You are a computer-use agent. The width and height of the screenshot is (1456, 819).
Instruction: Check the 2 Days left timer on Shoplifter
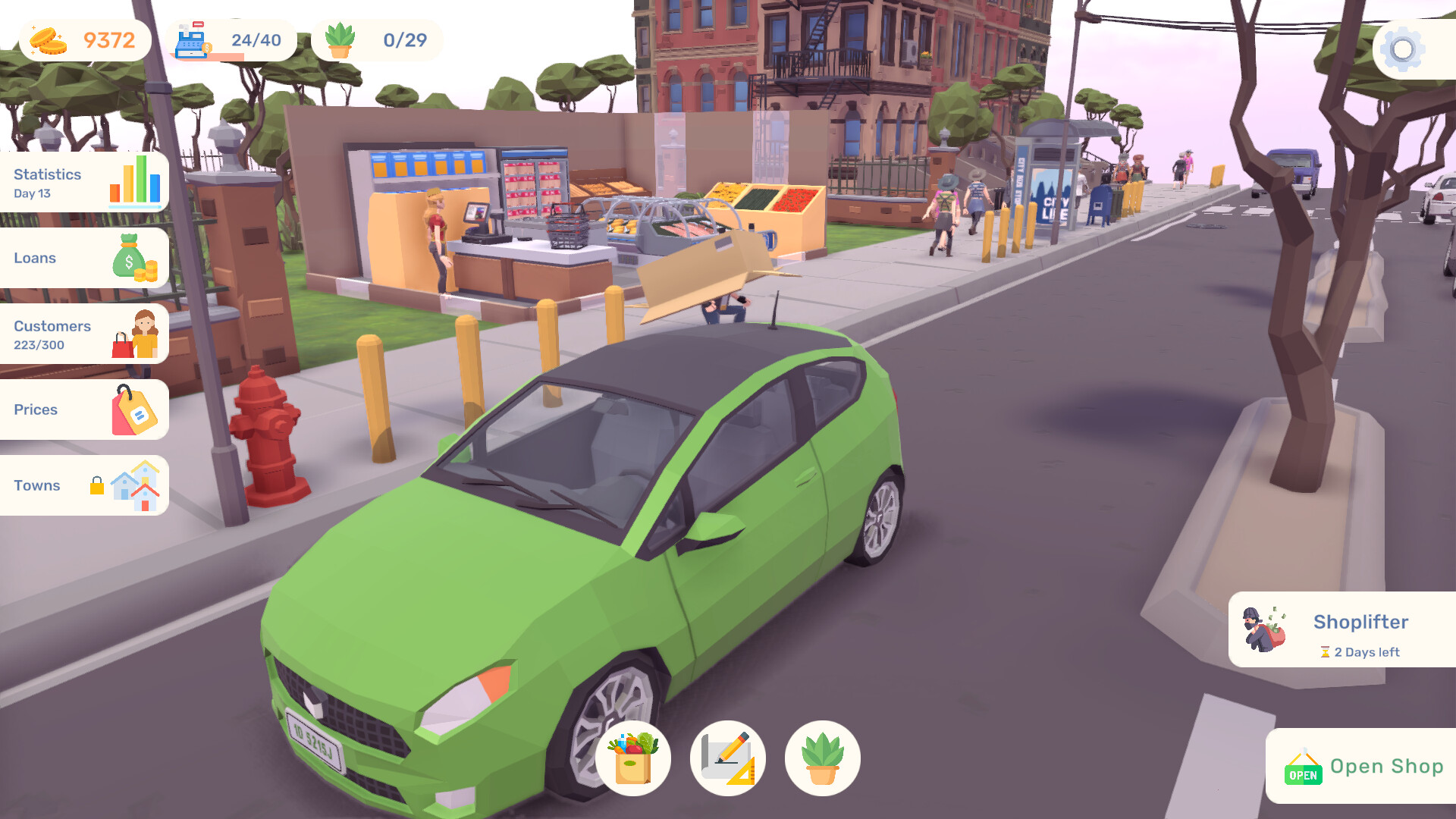click(1361, 652)
